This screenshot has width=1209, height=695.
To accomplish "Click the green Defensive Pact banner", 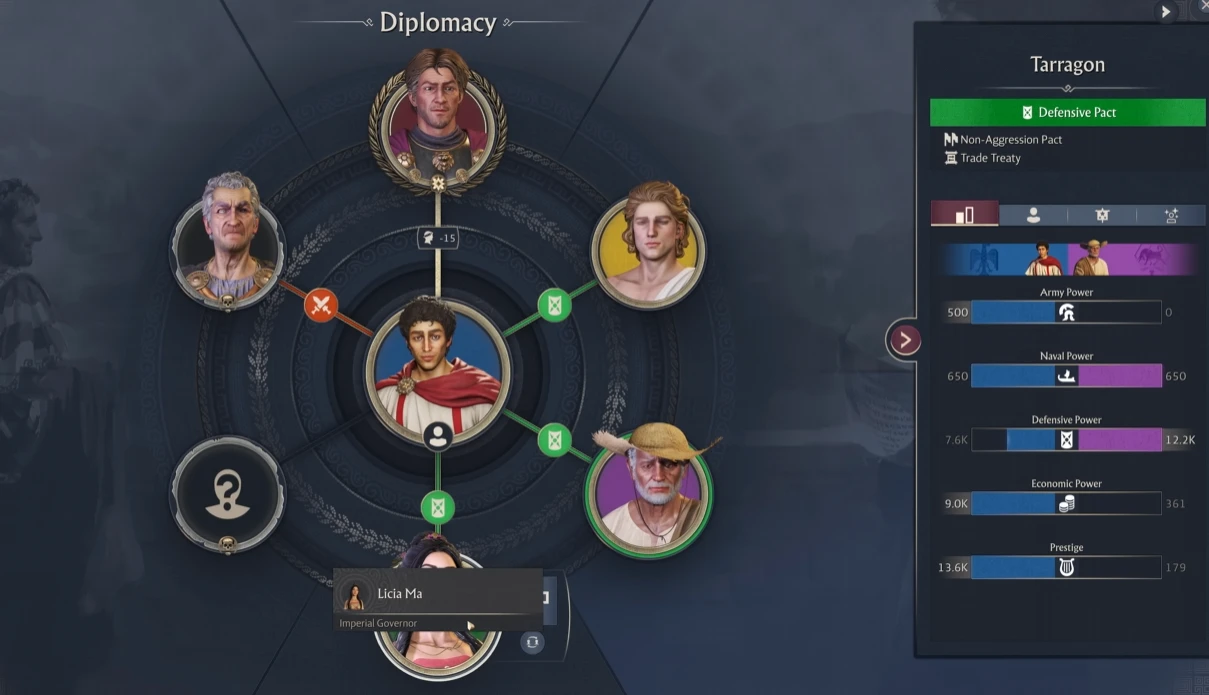I will click(1067, 112).
